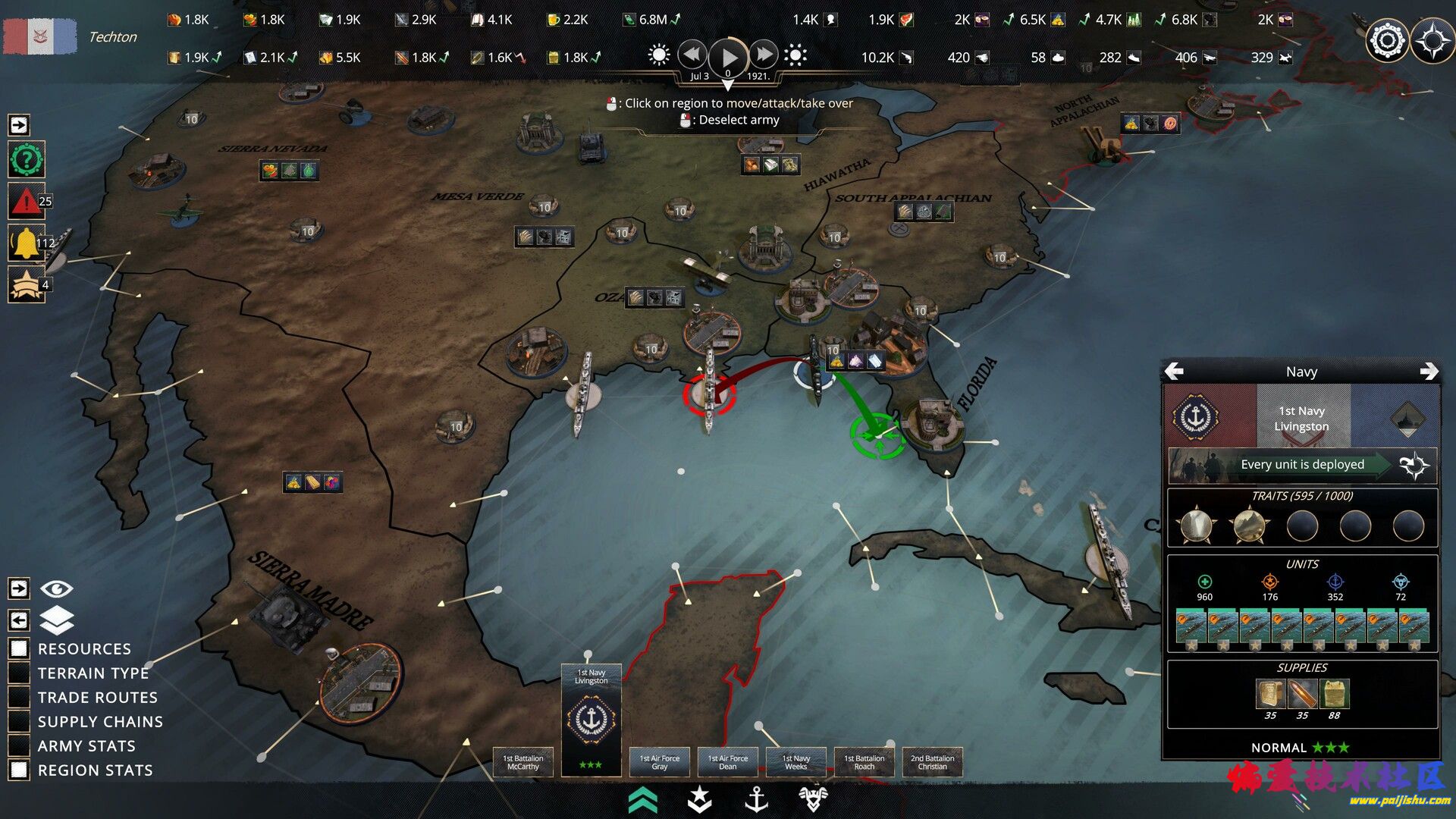Enable the Supply Chains overlay

19,721
